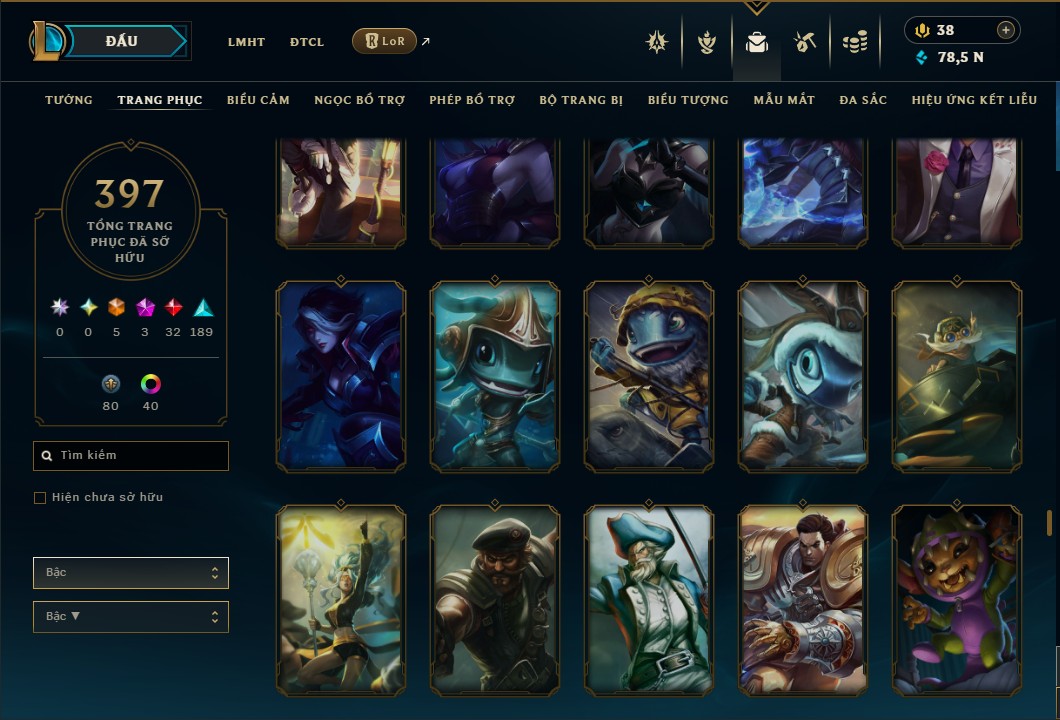Open the Bậc ▼ sort dropdown
This screenshot has height=720, width=1060.
131,617
